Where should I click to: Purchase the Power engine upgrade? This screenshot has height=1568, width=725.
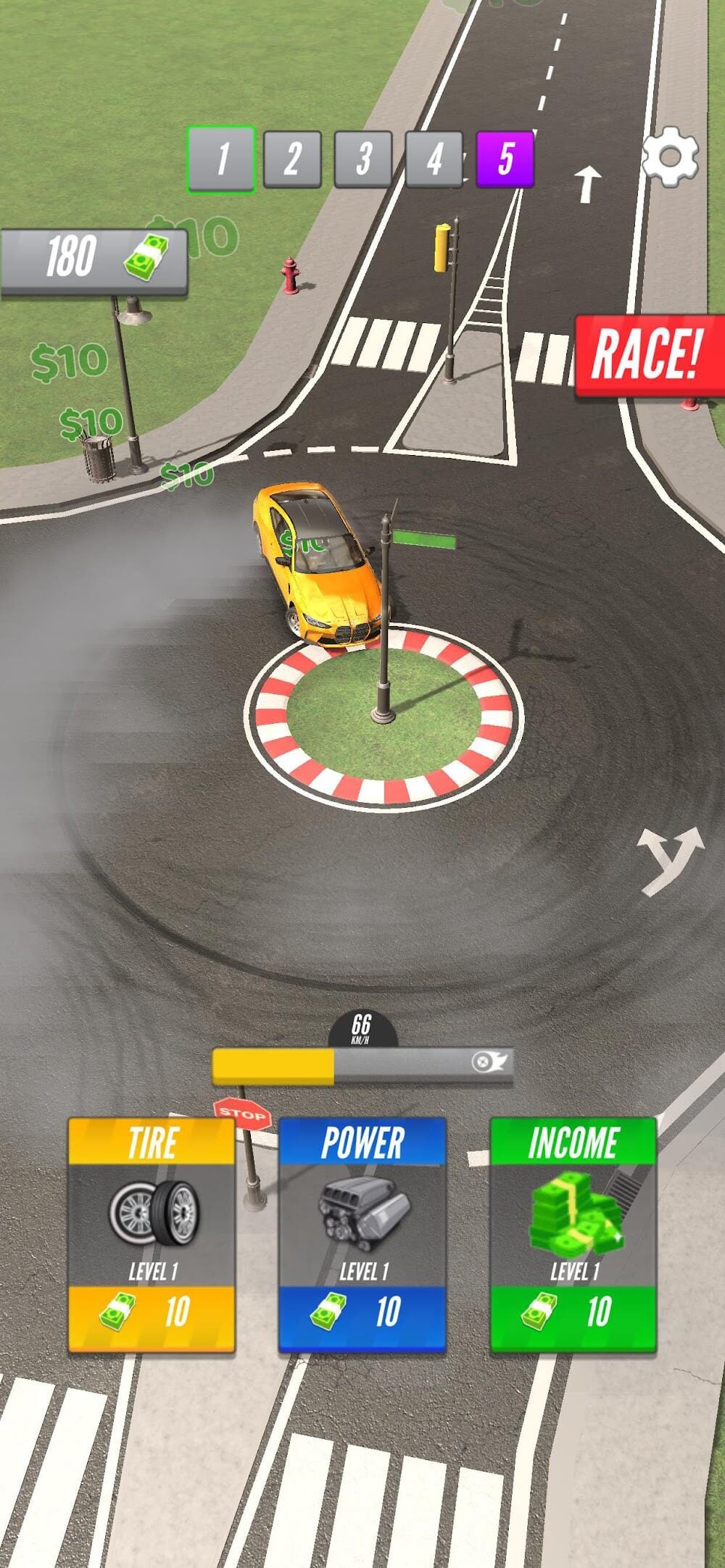tap(362, 1235)
